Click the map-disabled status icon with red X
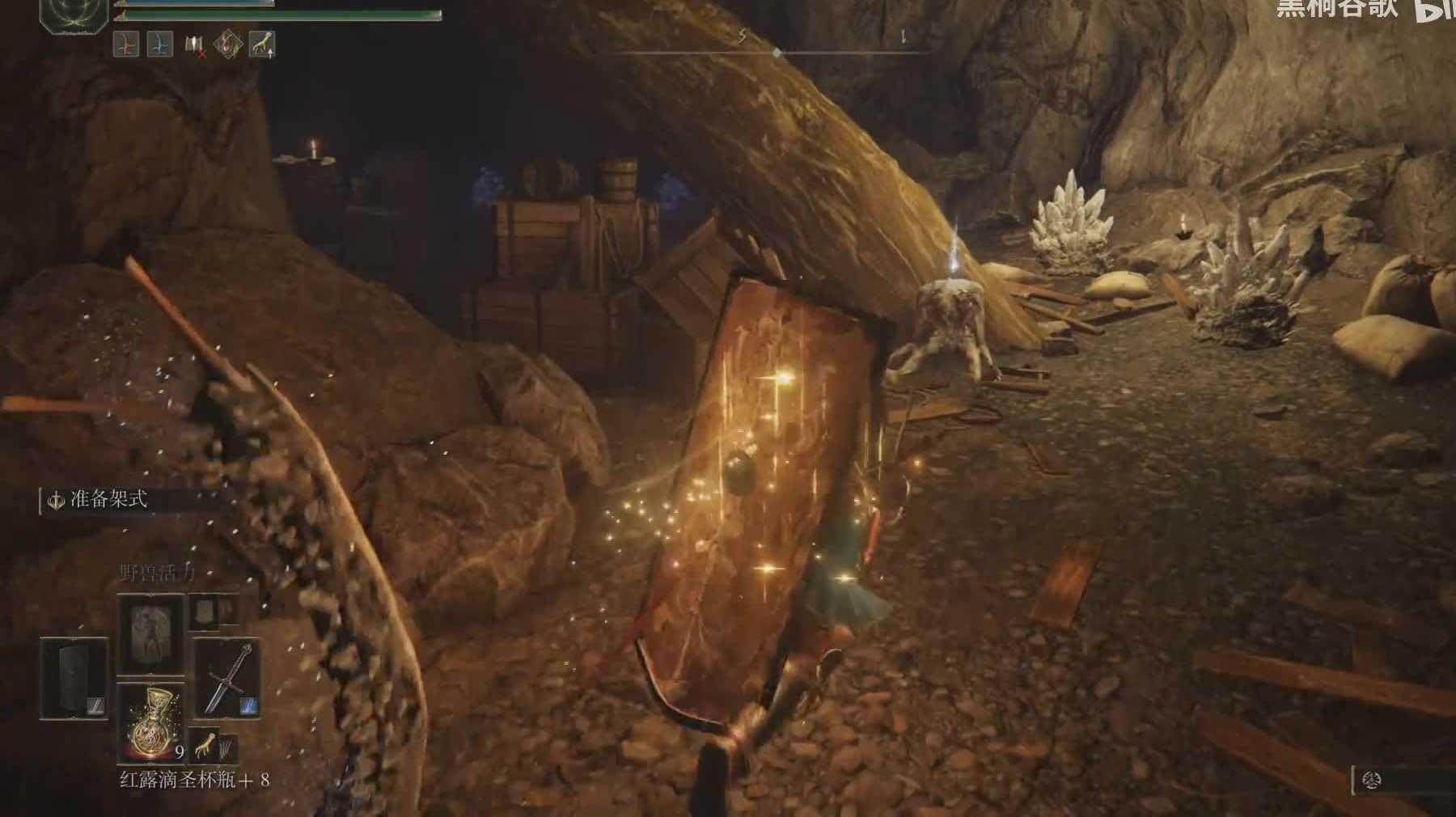1456x817 pixels. (195, 45)
